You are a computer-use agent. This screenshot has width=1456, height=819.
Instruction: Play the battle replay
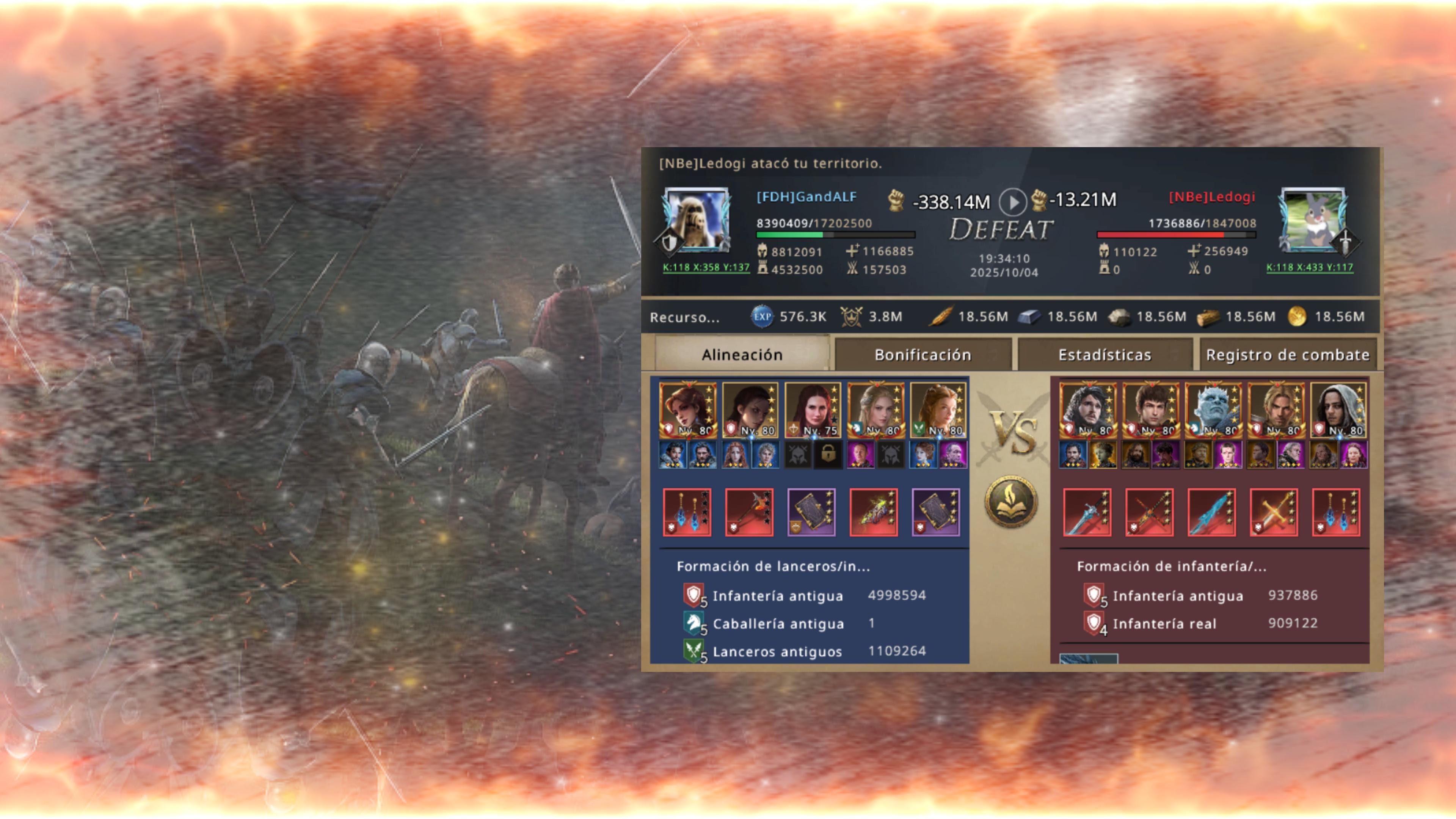[1012, 201]
